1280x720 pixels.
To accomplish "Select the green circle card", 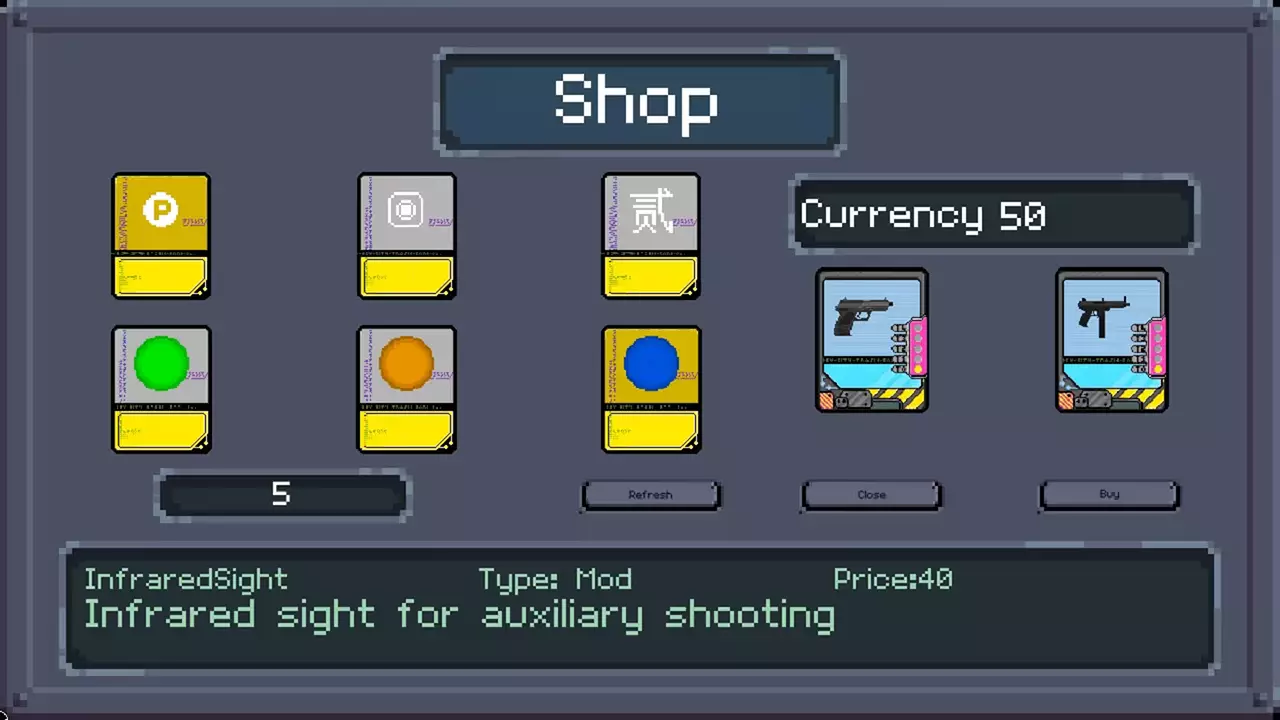I will coord(161,389).
